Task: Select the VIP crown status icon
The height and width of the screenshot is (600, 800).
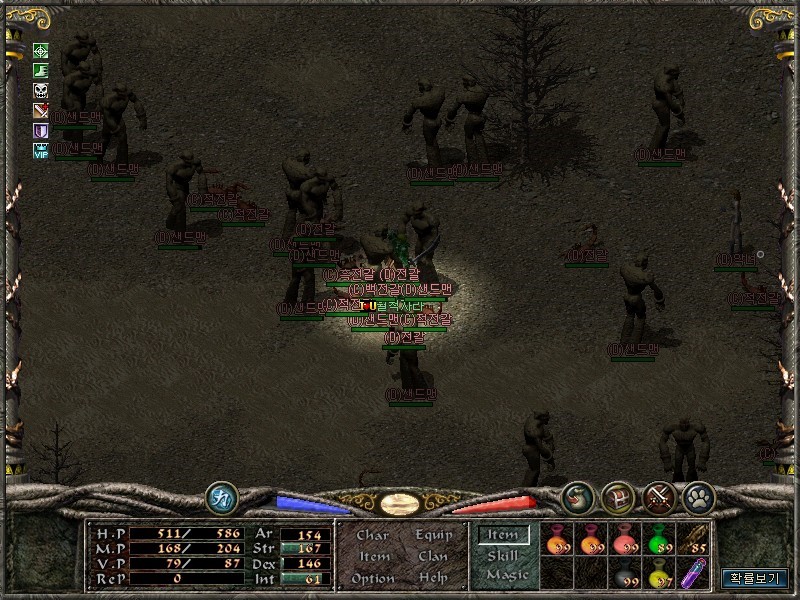Action: point(41,150)
